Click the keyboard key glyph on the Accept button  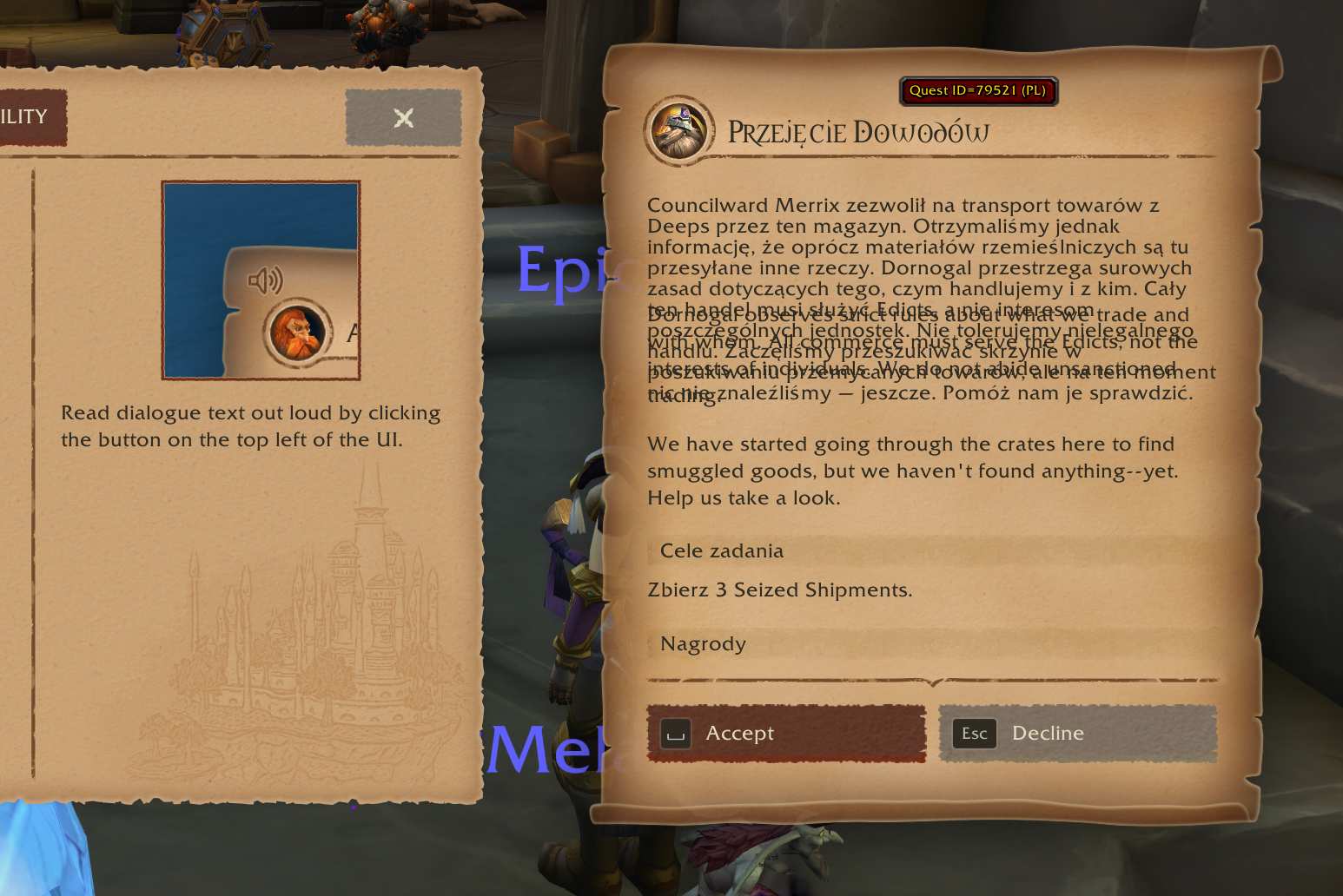(x=675, y=734)
